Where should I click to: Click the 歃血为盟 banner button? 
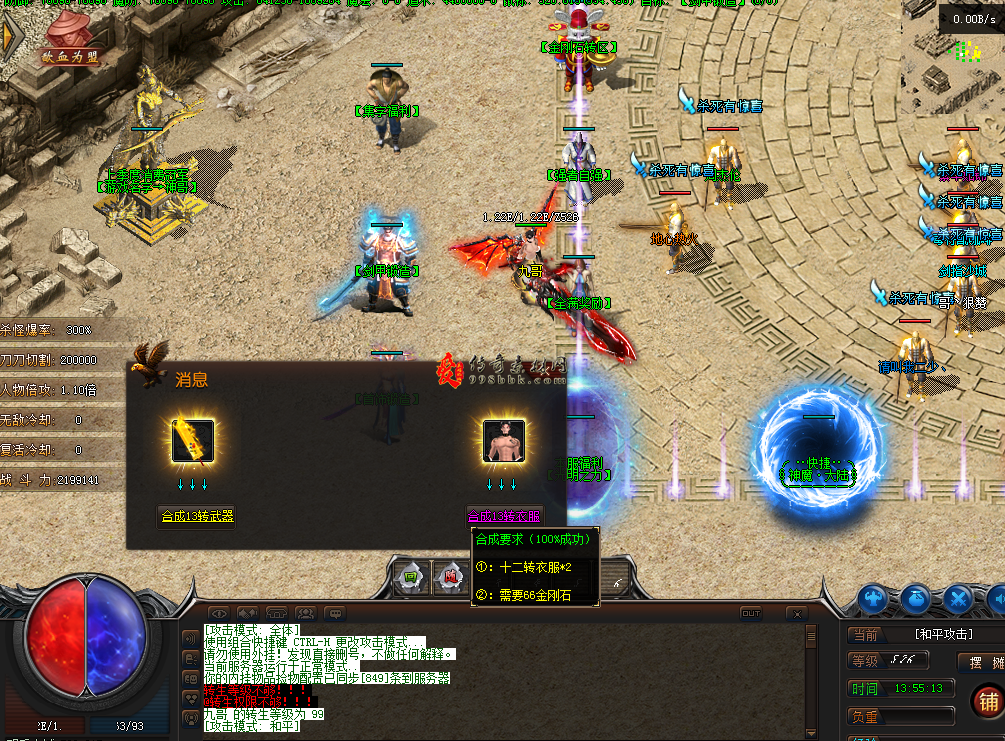[x=71, y=56]
